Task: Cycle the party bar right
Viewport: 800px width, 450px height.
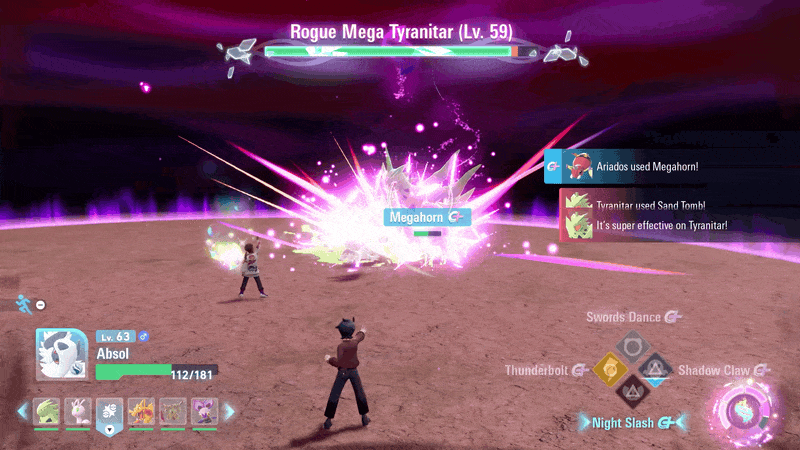Action: tap(228, 411)
